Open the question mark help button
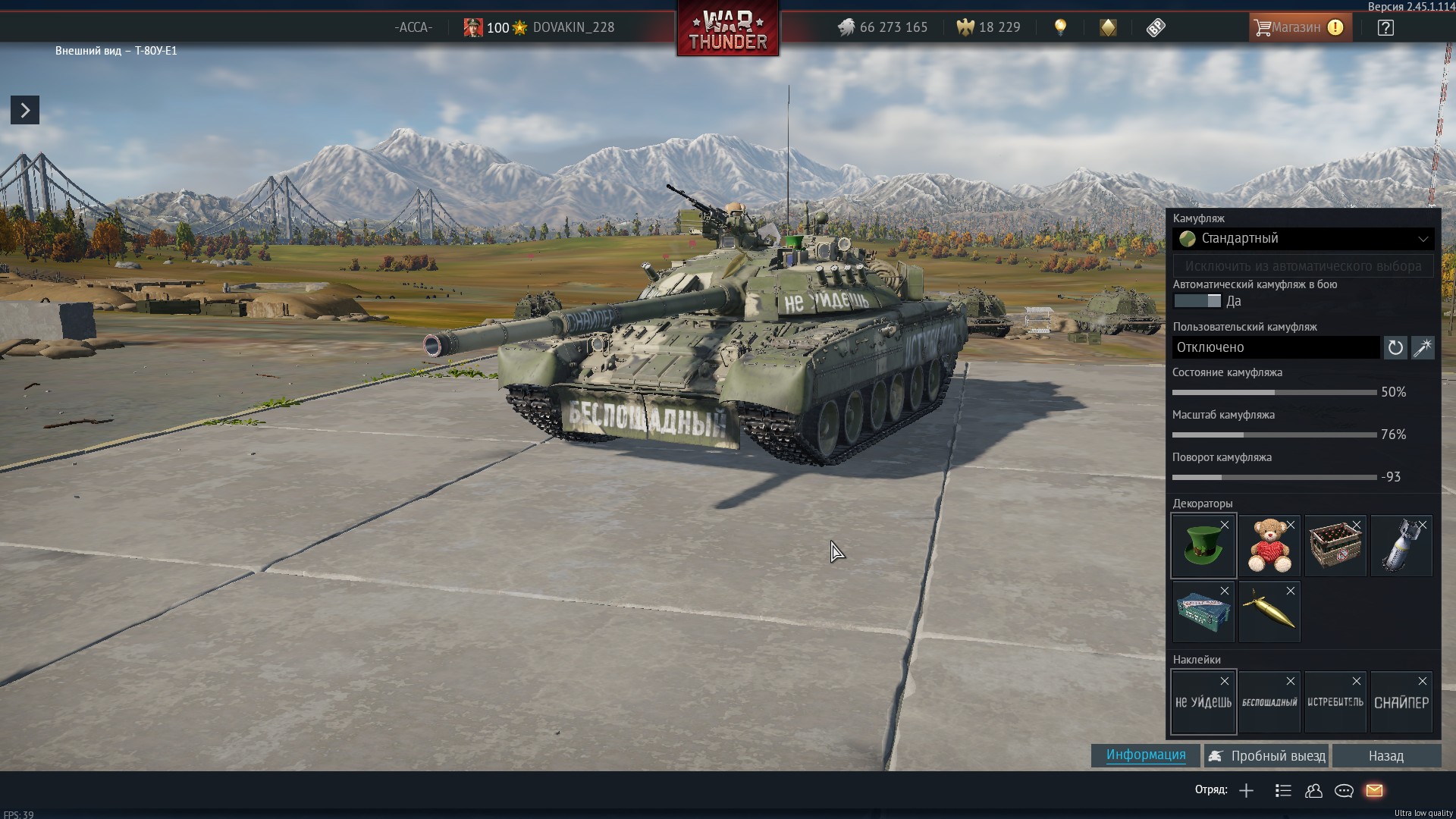Screen dimensions: 1456x819 coord(1385,28)
